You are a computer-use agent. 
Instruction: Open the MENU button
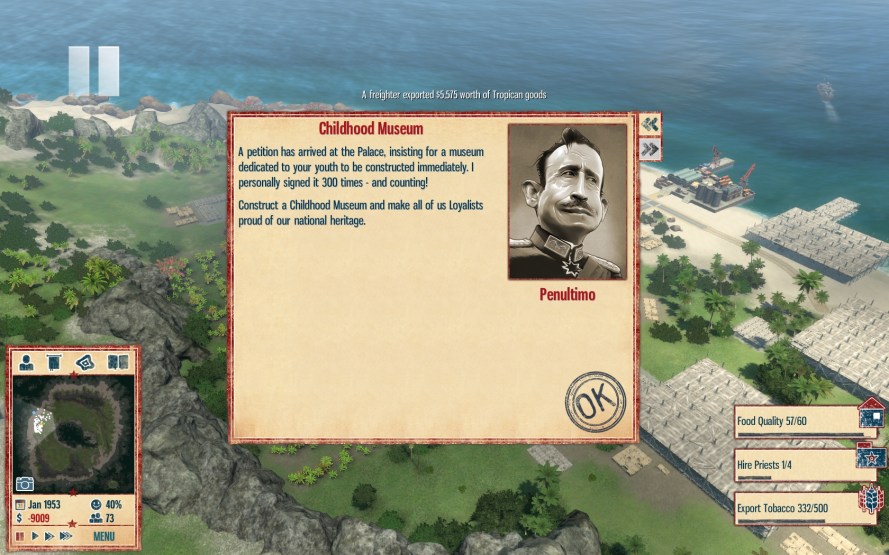click(x=105, y=536)
